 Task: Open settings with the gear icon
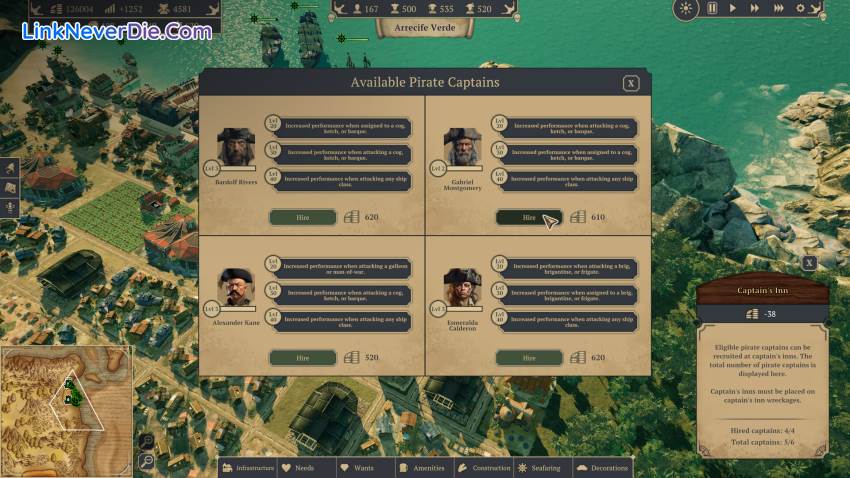click(800, 8)
